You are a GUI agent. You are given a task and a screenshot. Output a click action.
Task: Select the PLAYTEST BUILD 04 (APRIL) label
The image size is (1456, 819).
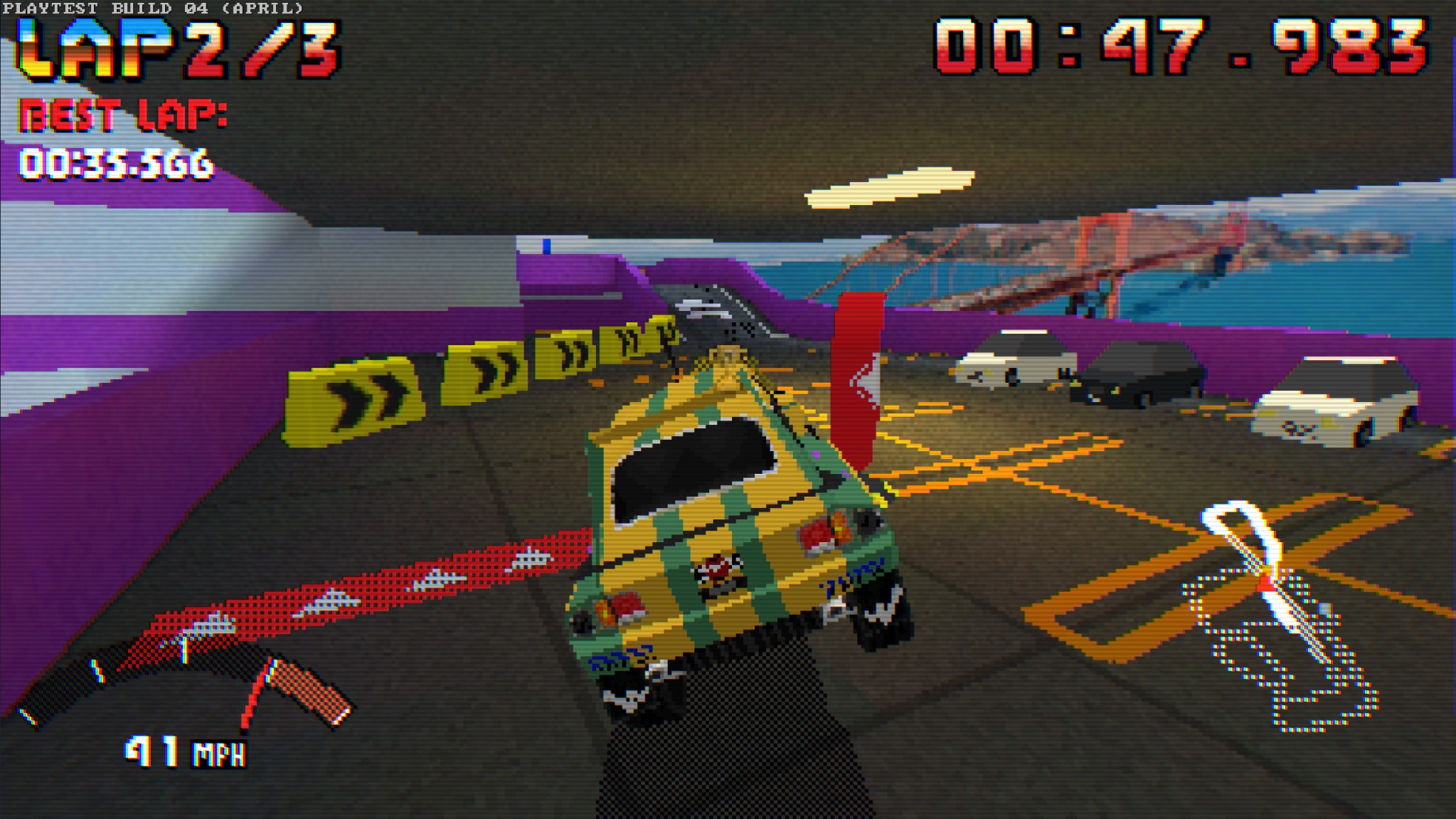coord(153,9)
